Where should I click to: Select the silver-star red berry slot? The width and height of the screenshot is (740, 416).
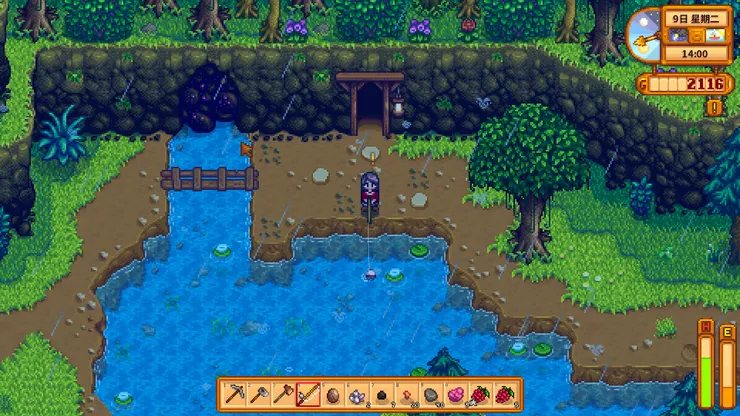[480, 394]
